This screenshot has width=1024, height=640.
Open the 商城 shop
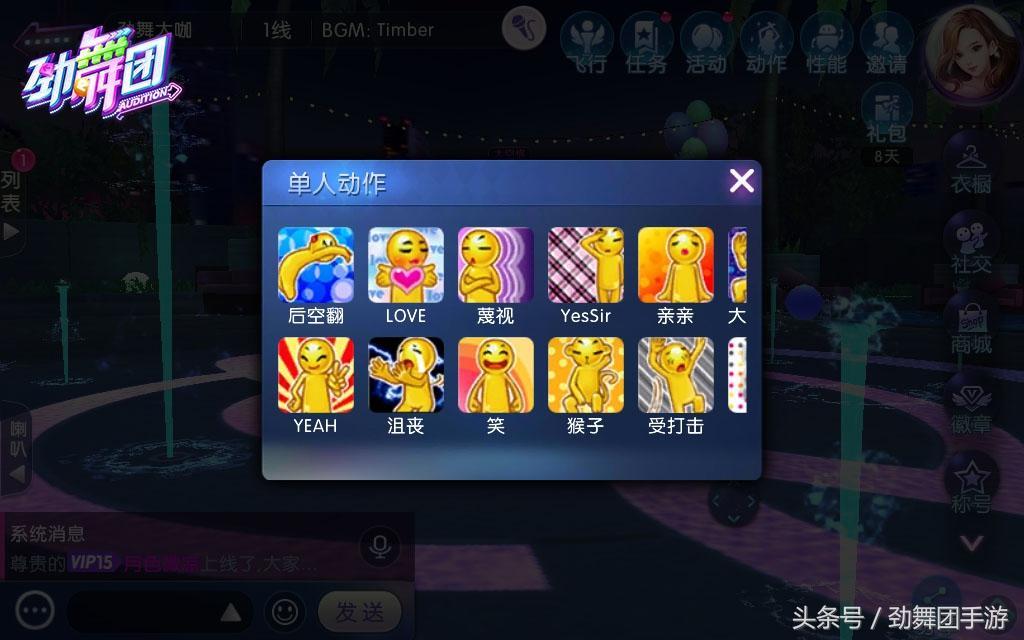point(970,325)
